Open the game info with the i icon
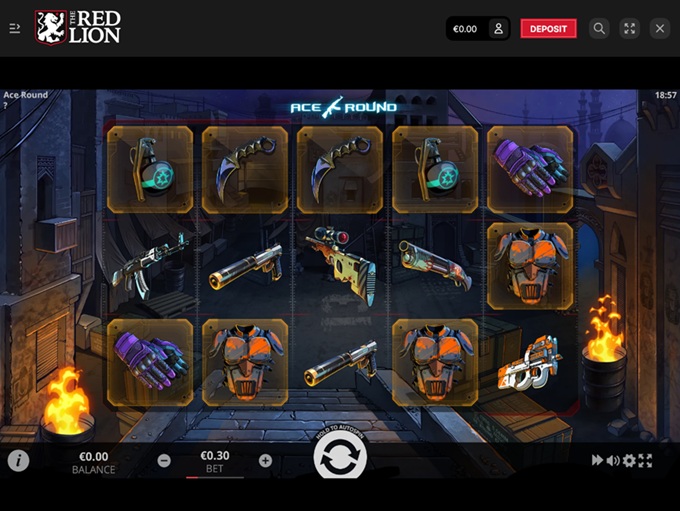This screenshot has width=680, height=511. coord(18,461)
